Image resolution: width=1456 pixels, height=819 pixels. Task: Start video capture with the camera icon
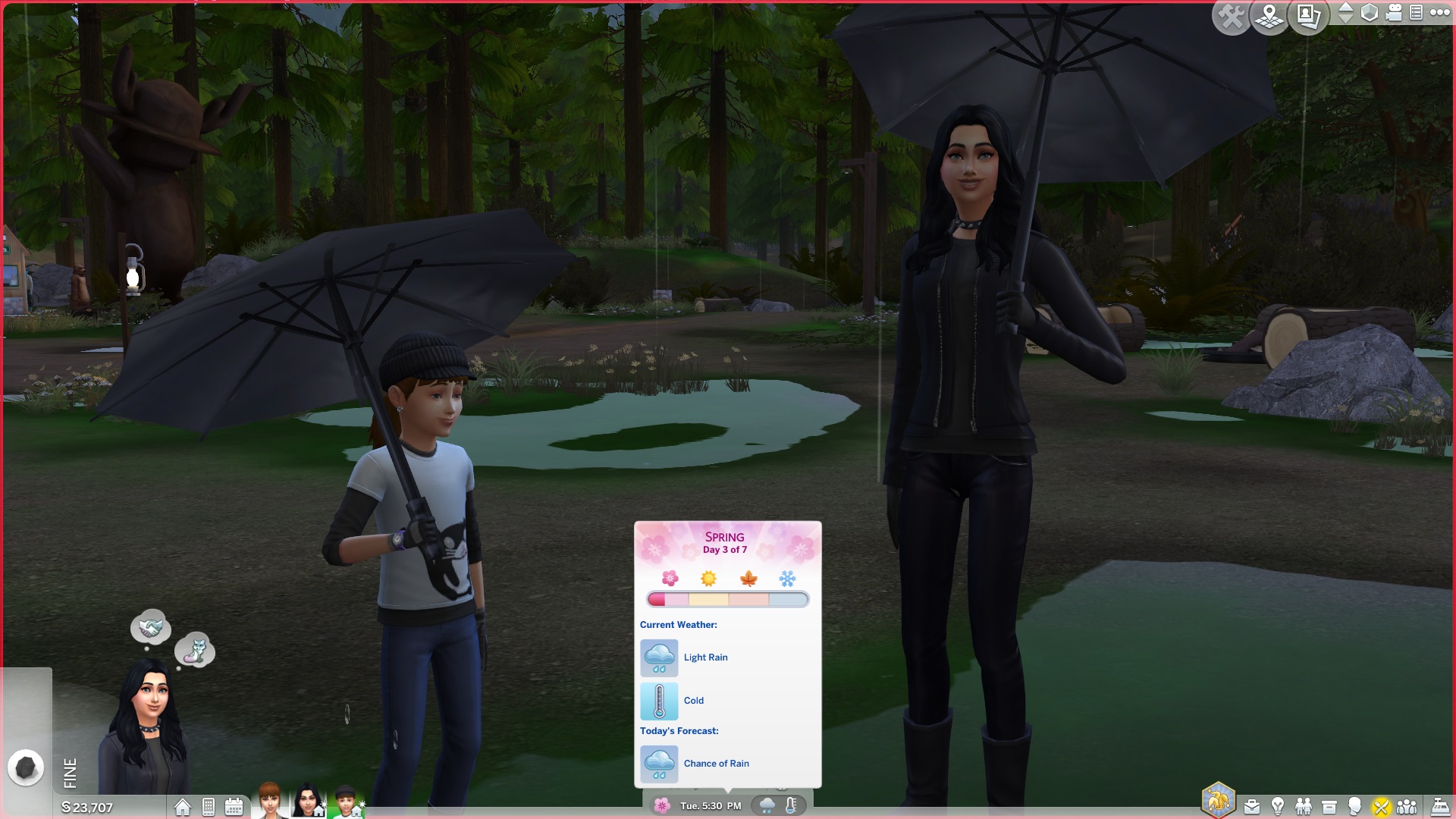click(x=1394, y=13)
